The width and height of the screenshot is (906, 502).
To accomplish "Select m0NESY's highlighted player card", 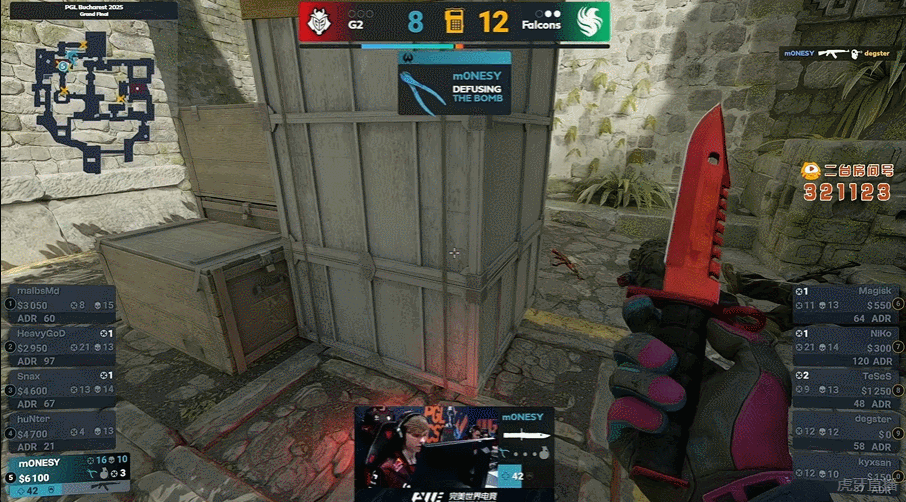I will tap(60, 476).
